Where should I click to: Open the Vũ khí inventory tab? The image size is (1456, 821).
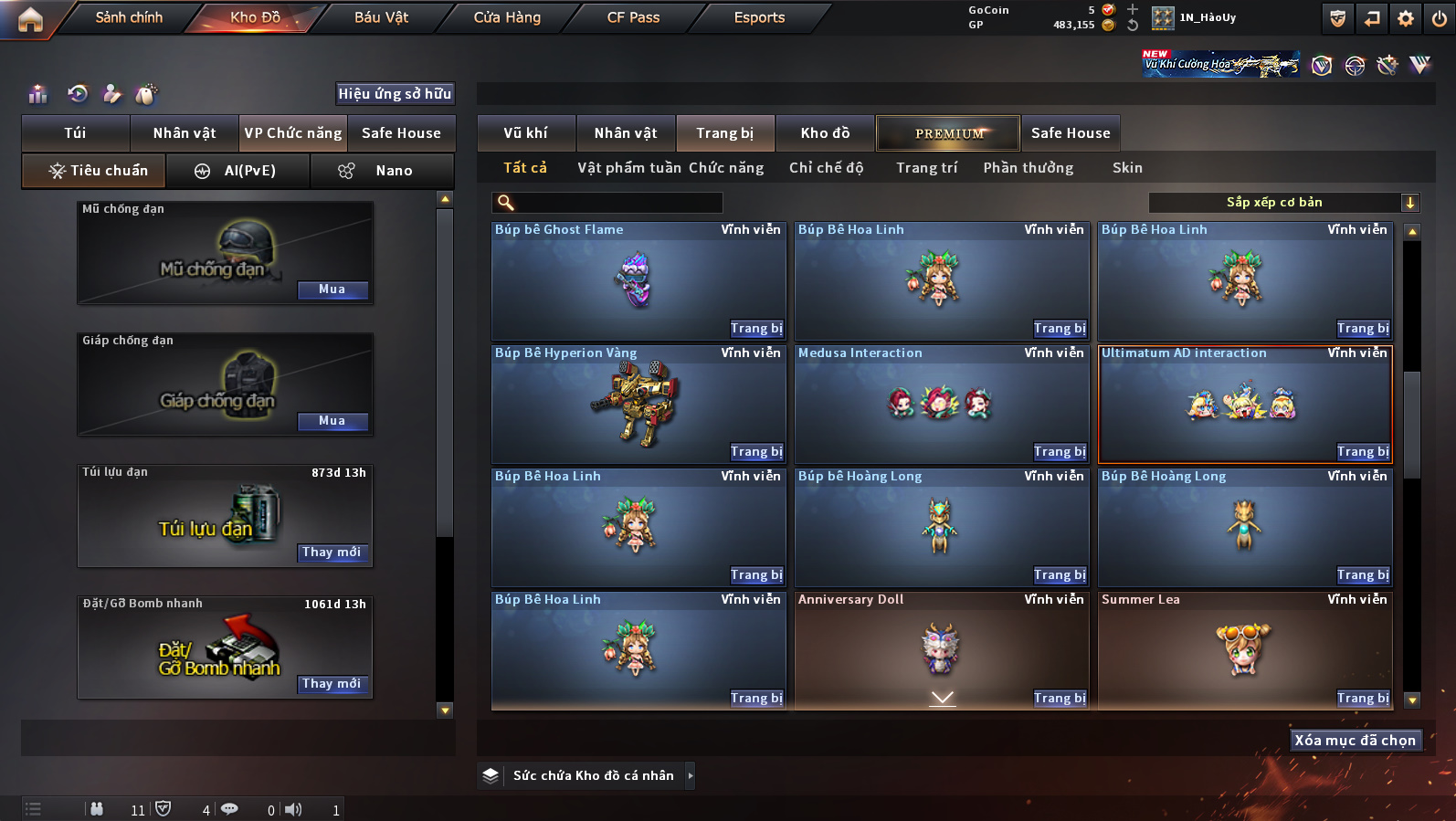click(526, 133)
